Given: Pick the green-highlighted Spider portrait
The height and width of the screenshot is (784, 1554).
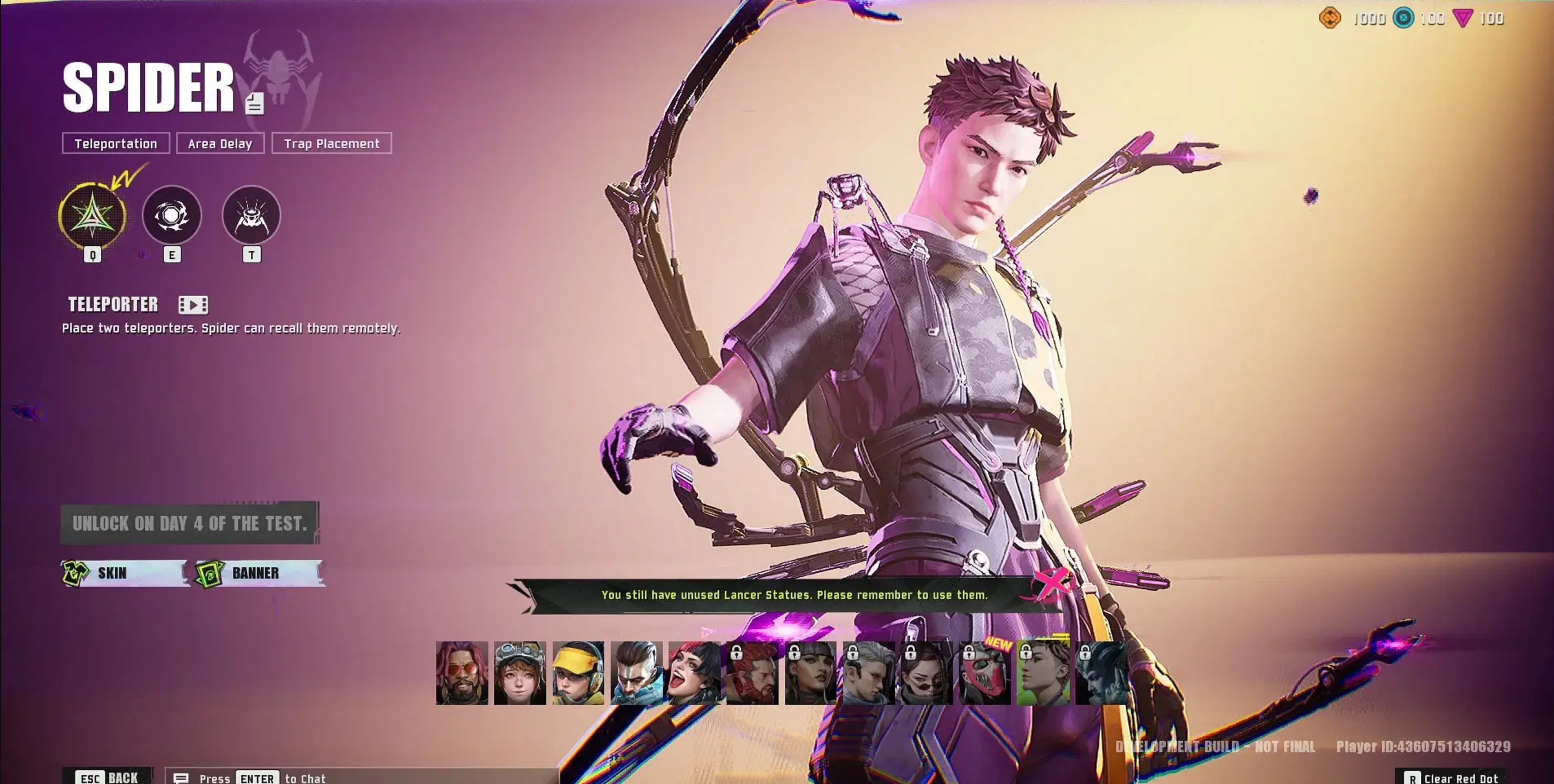Looking at the screenshot, I should pyautogui.click(x=1043, y=673).
